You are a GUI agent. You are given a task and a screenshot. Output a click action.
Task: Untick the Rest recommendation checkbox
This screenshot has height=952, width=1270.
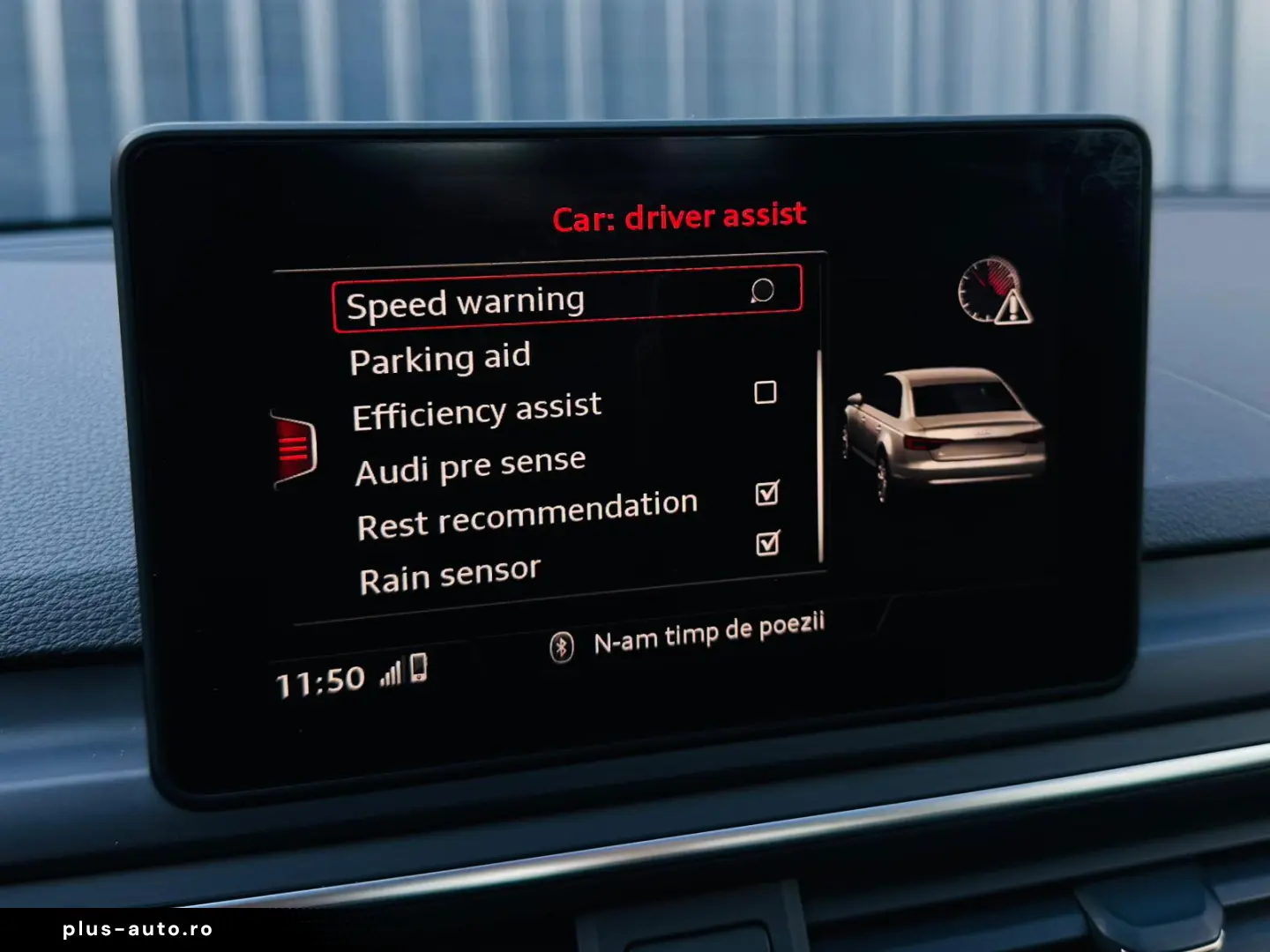(767, 493)
